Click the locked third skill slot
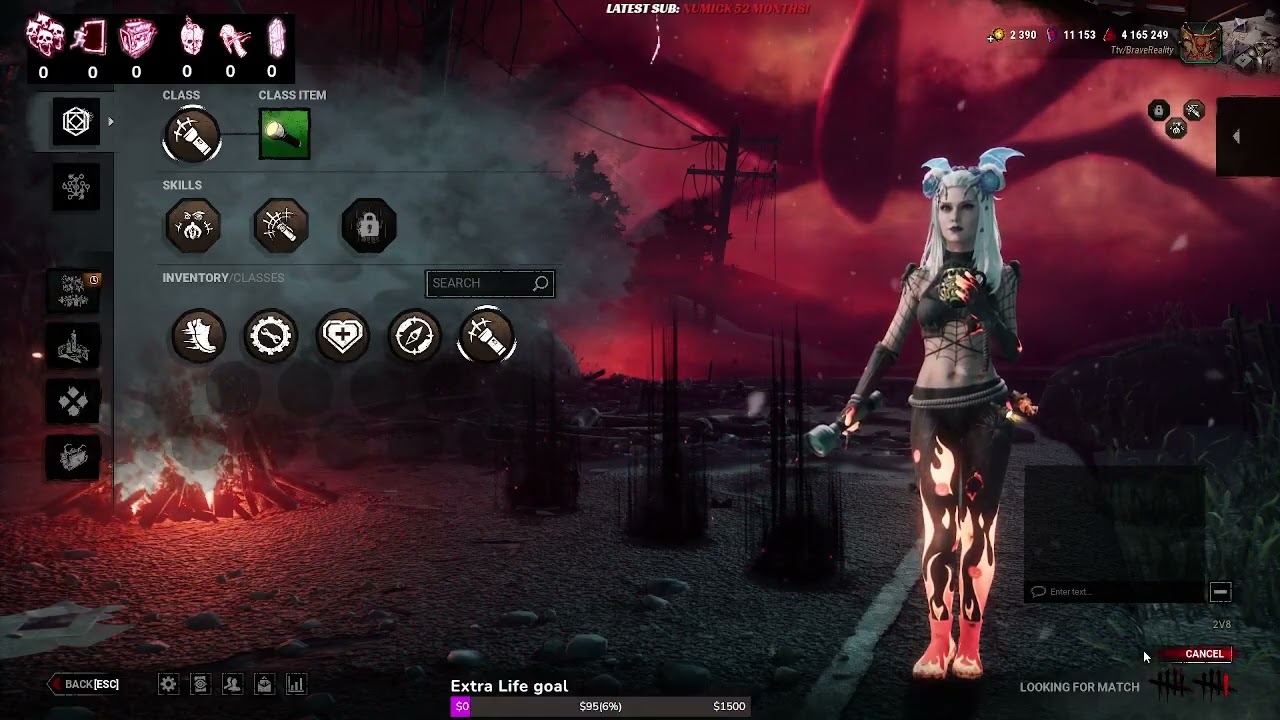Viewport: 1280px width, 720px height. 369,226
